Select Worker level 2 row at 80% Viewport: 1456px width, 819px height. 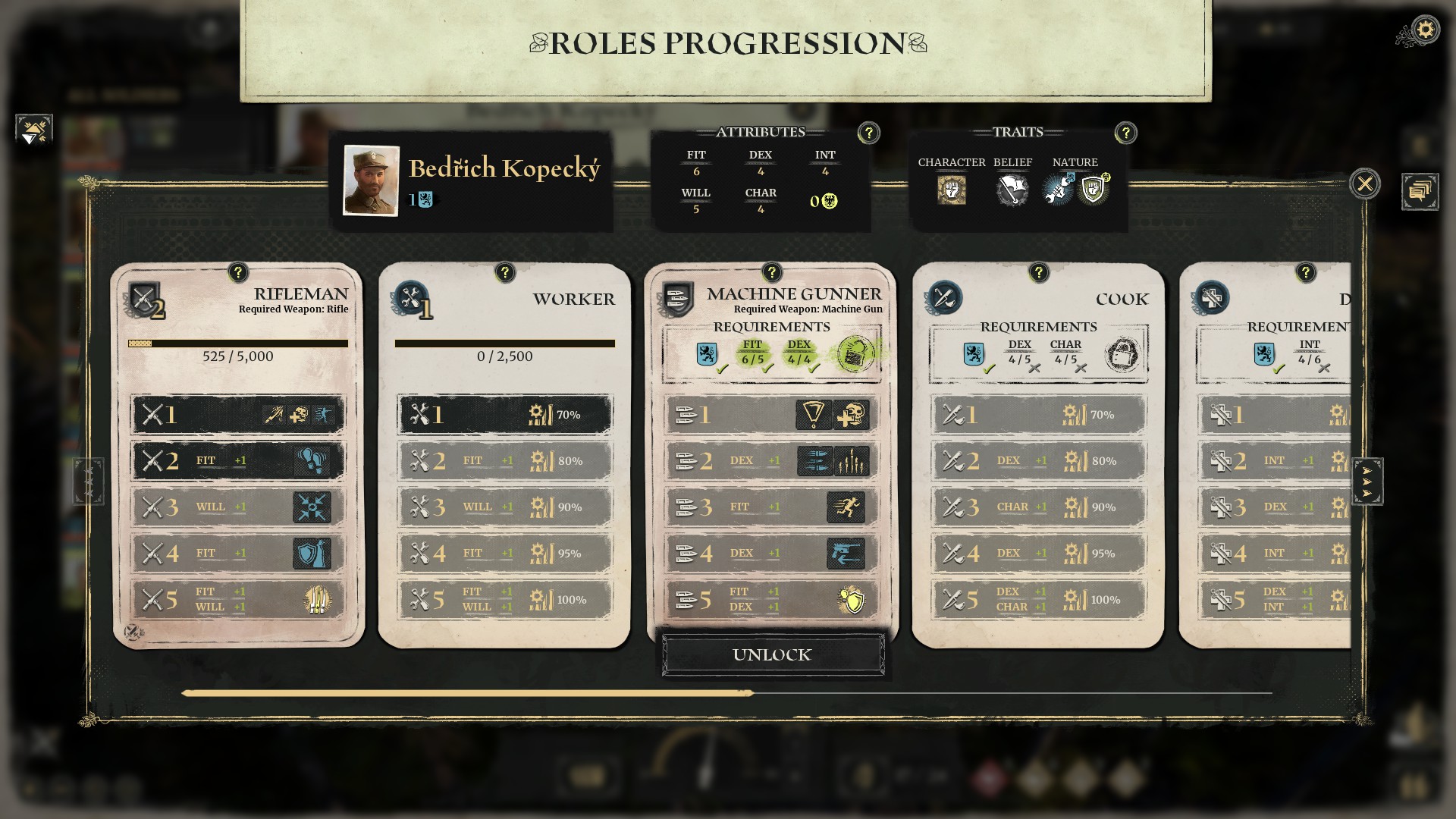click(x=504, y=461)
